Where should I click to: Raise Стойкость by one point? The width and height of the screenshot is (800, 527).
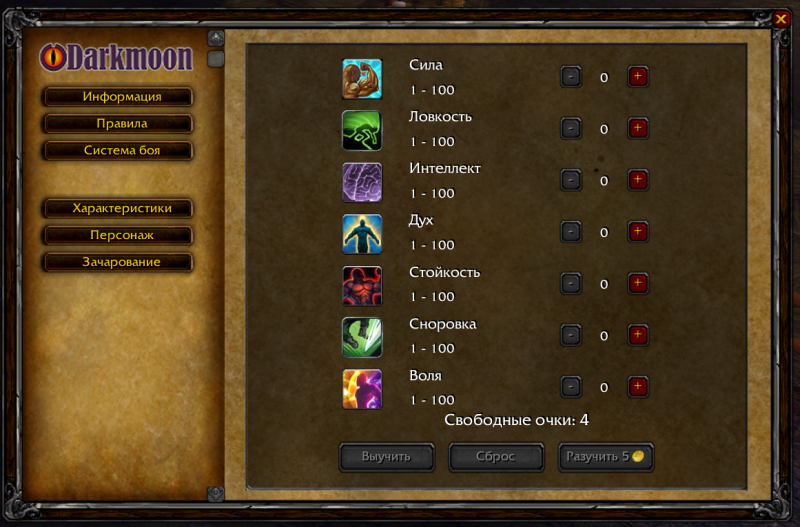click(638, 284)
